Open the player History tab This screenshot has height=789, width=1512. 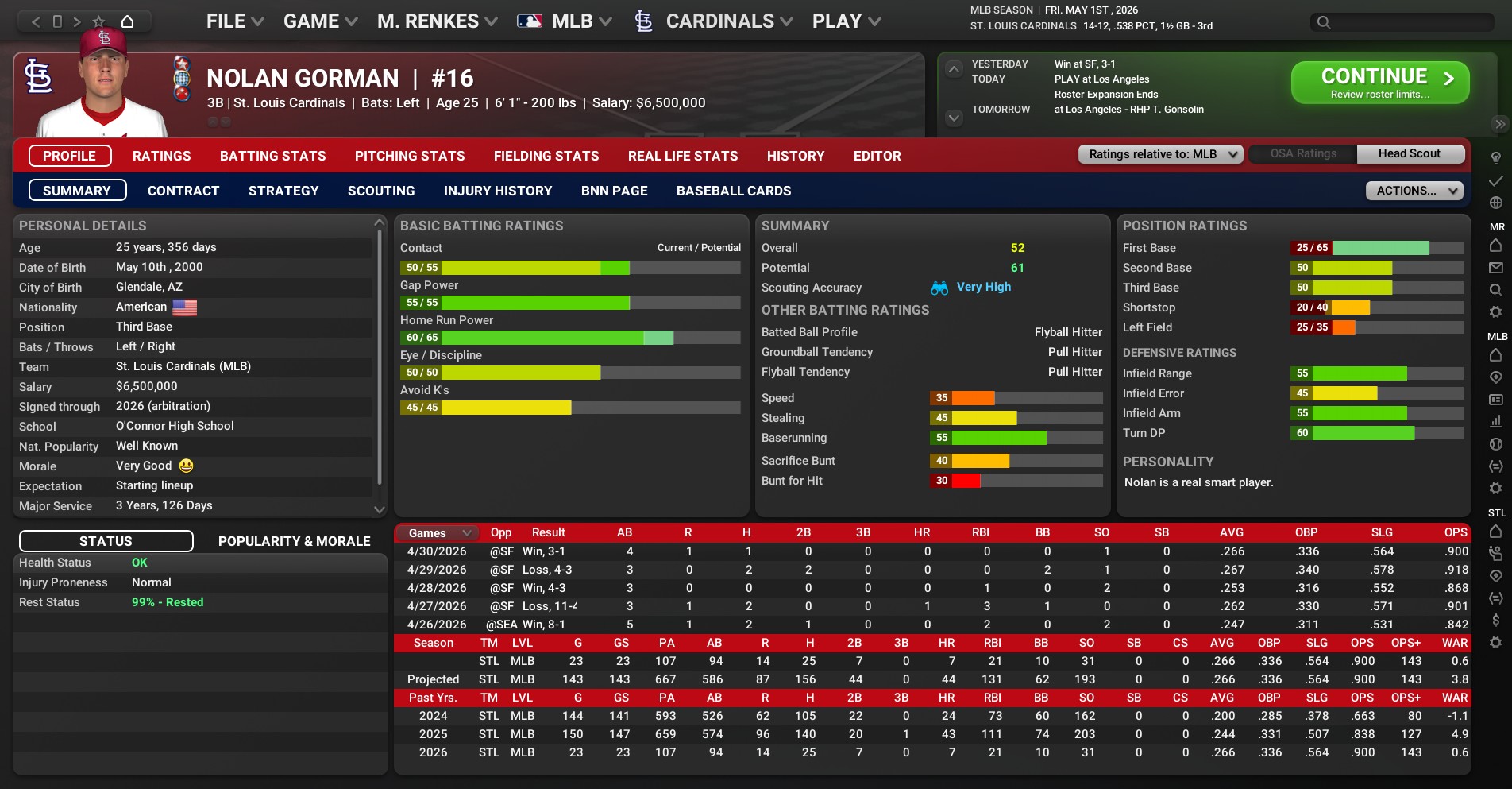pos(795,156)
